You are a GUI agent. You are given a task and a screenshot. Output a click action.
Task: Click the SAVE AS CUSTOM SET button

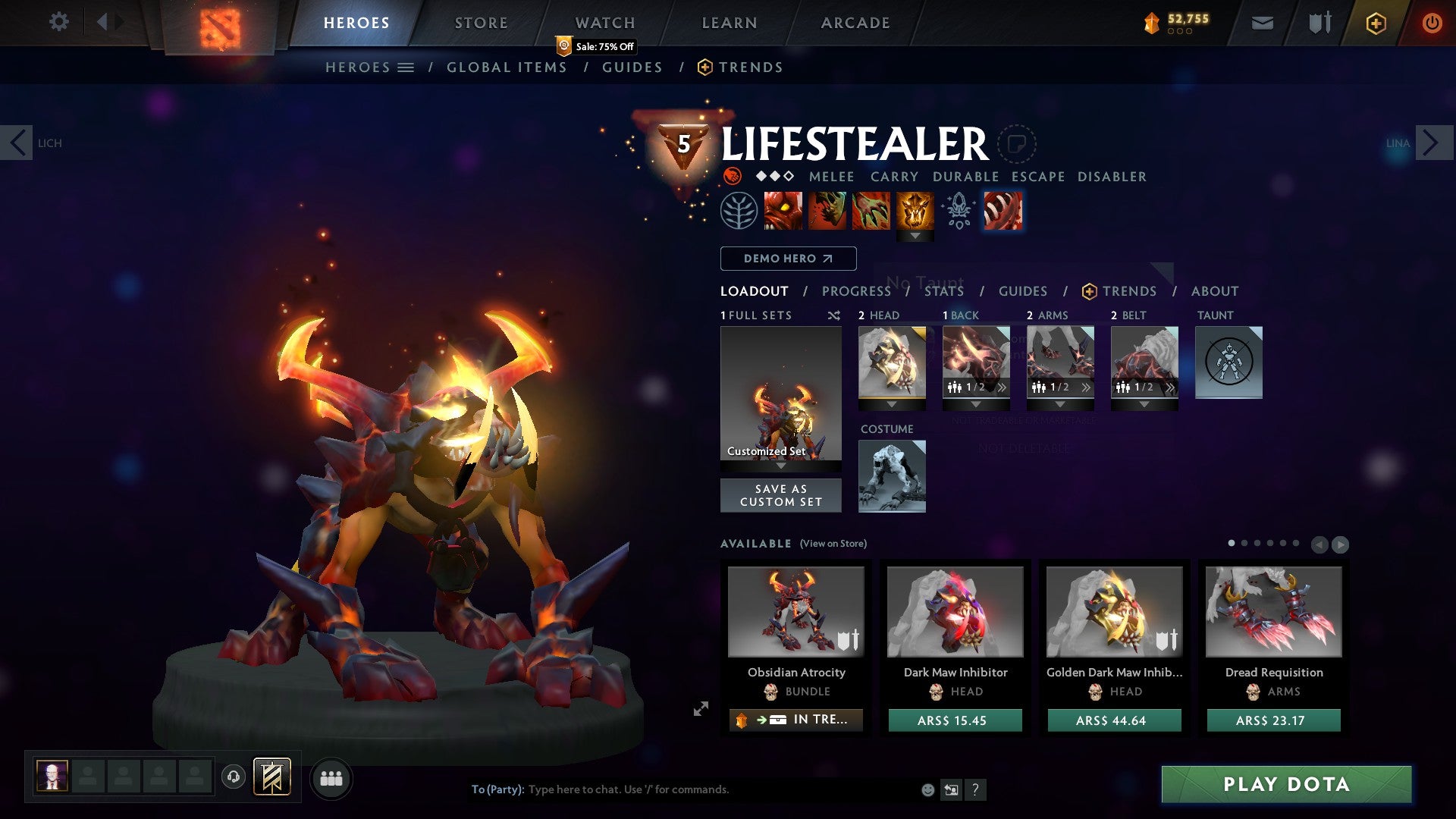point(780,495)
